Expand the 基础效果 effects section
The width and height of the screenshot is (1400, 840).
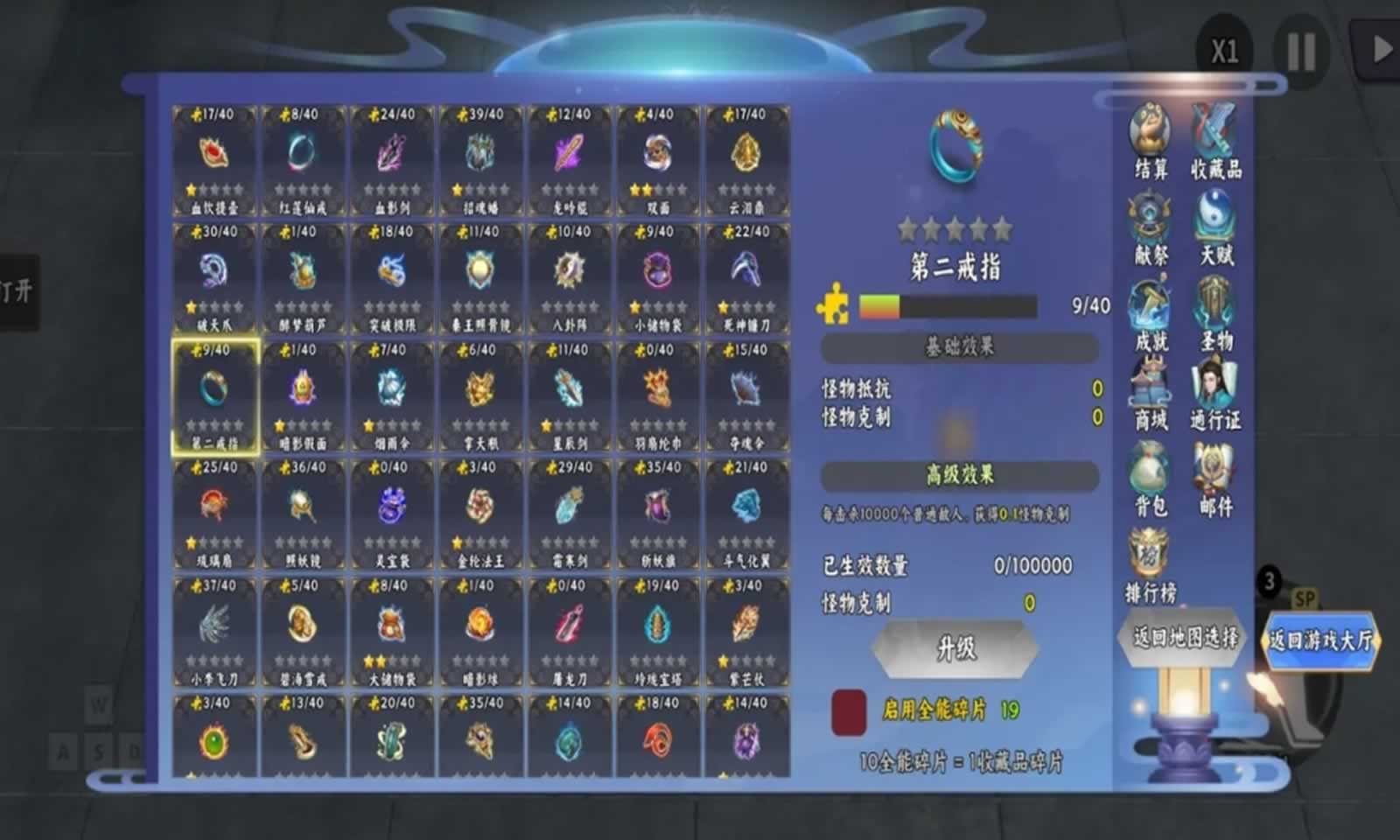pyautogui.click(x=958, y=347)
